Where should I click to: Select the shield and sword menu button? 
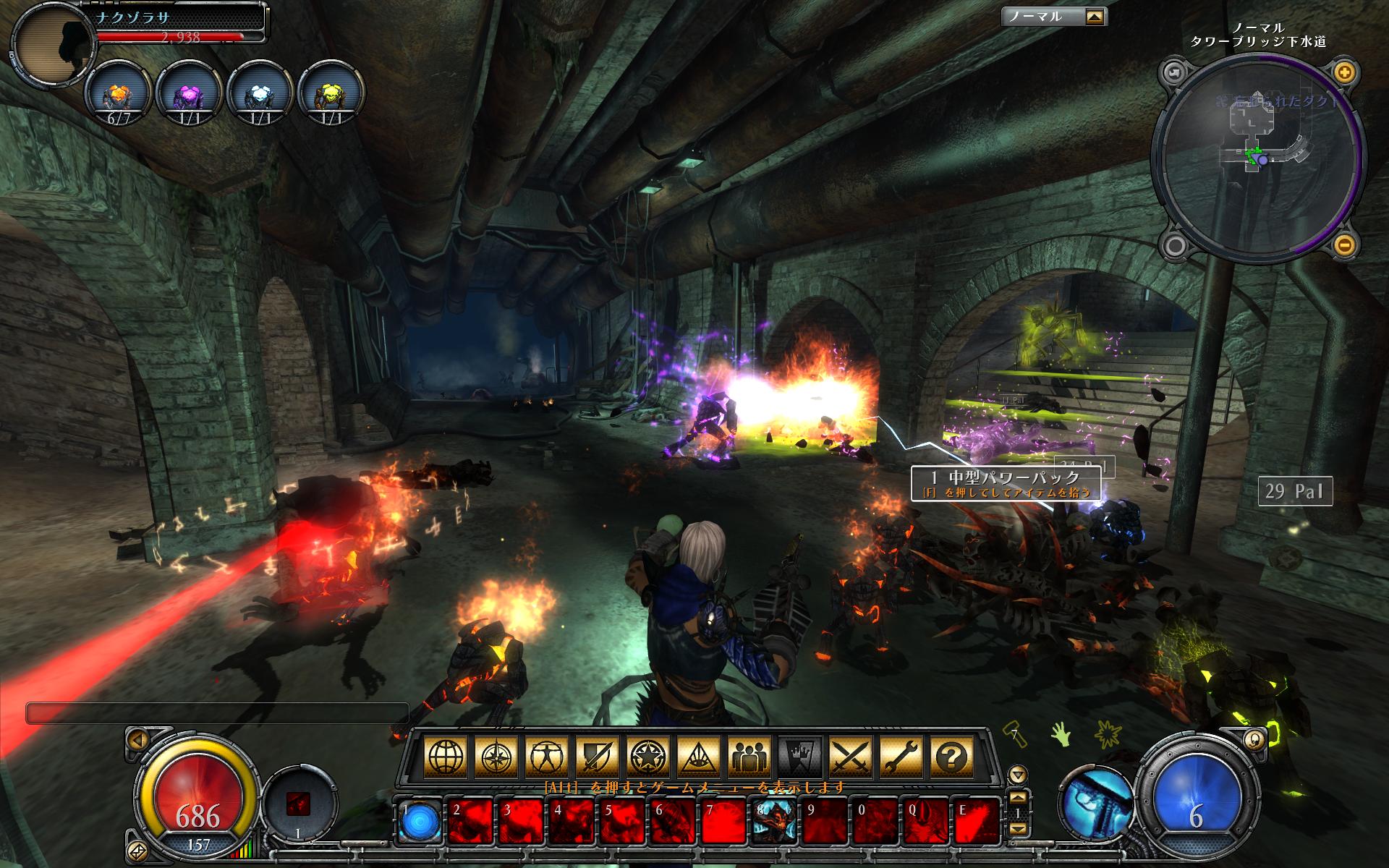(x=596, y=757)
